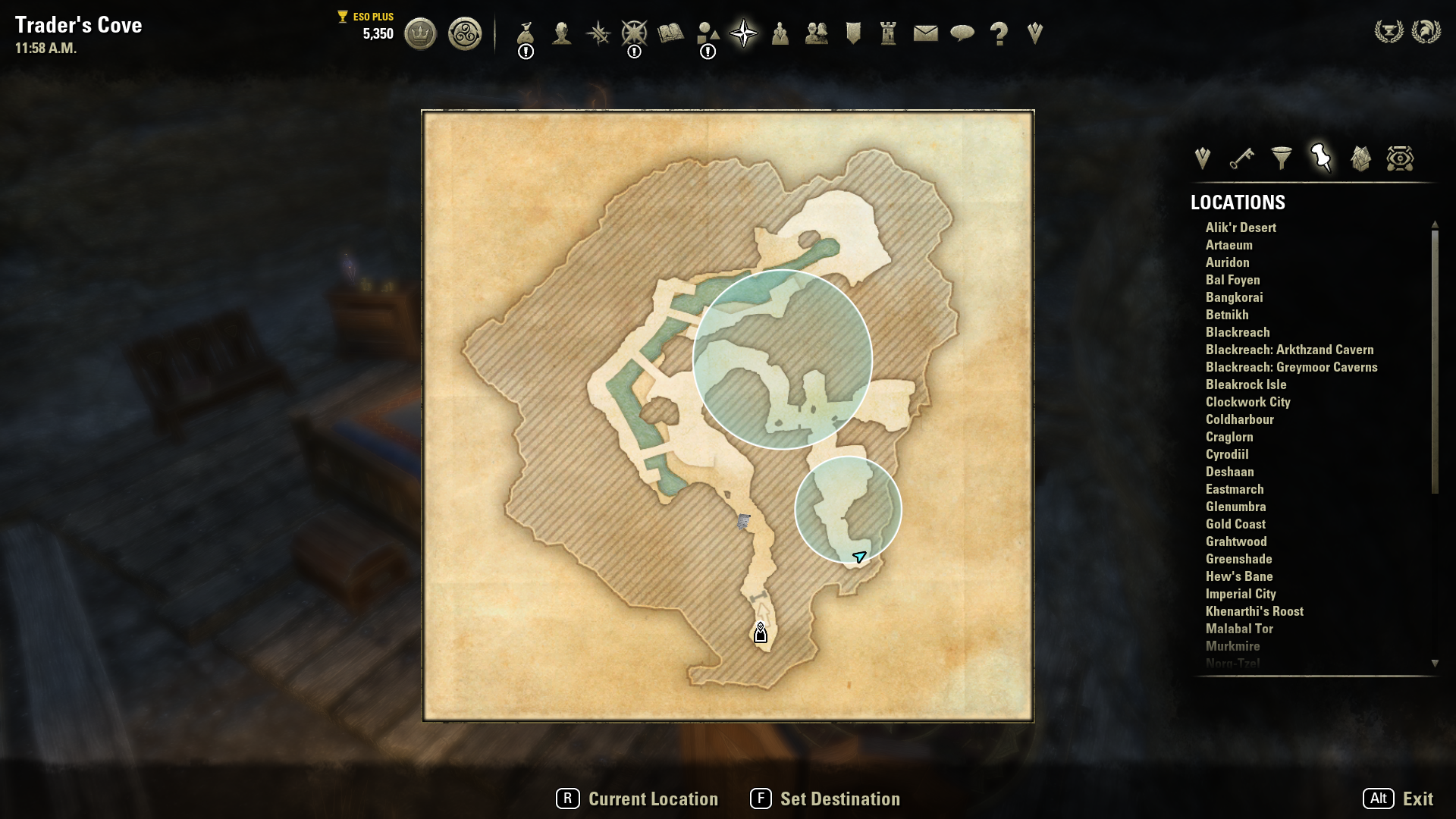Switch to the map key tab

1241,158
